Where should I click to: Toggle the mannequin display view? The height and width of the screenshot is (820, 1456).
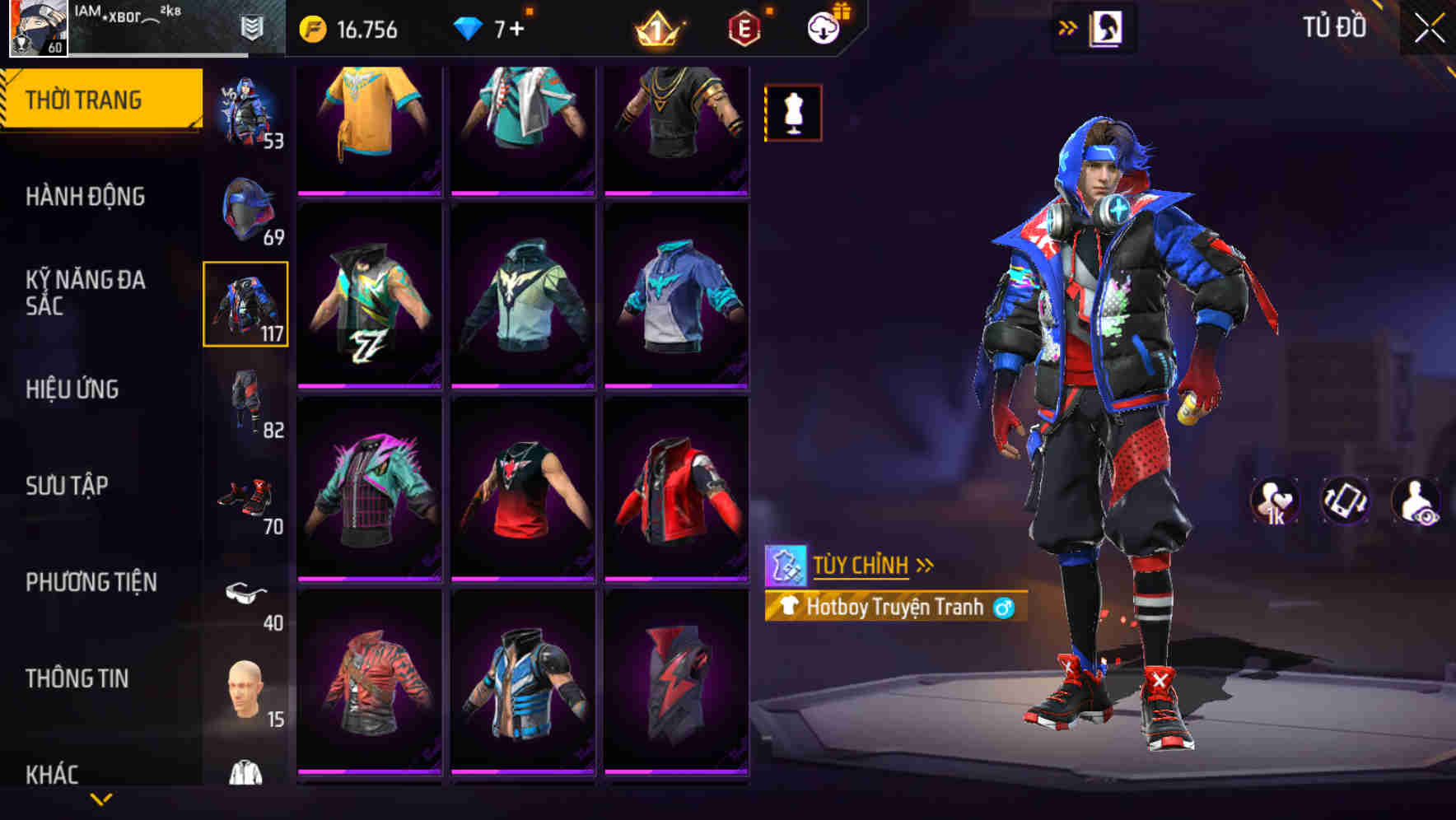pos(792,112)
